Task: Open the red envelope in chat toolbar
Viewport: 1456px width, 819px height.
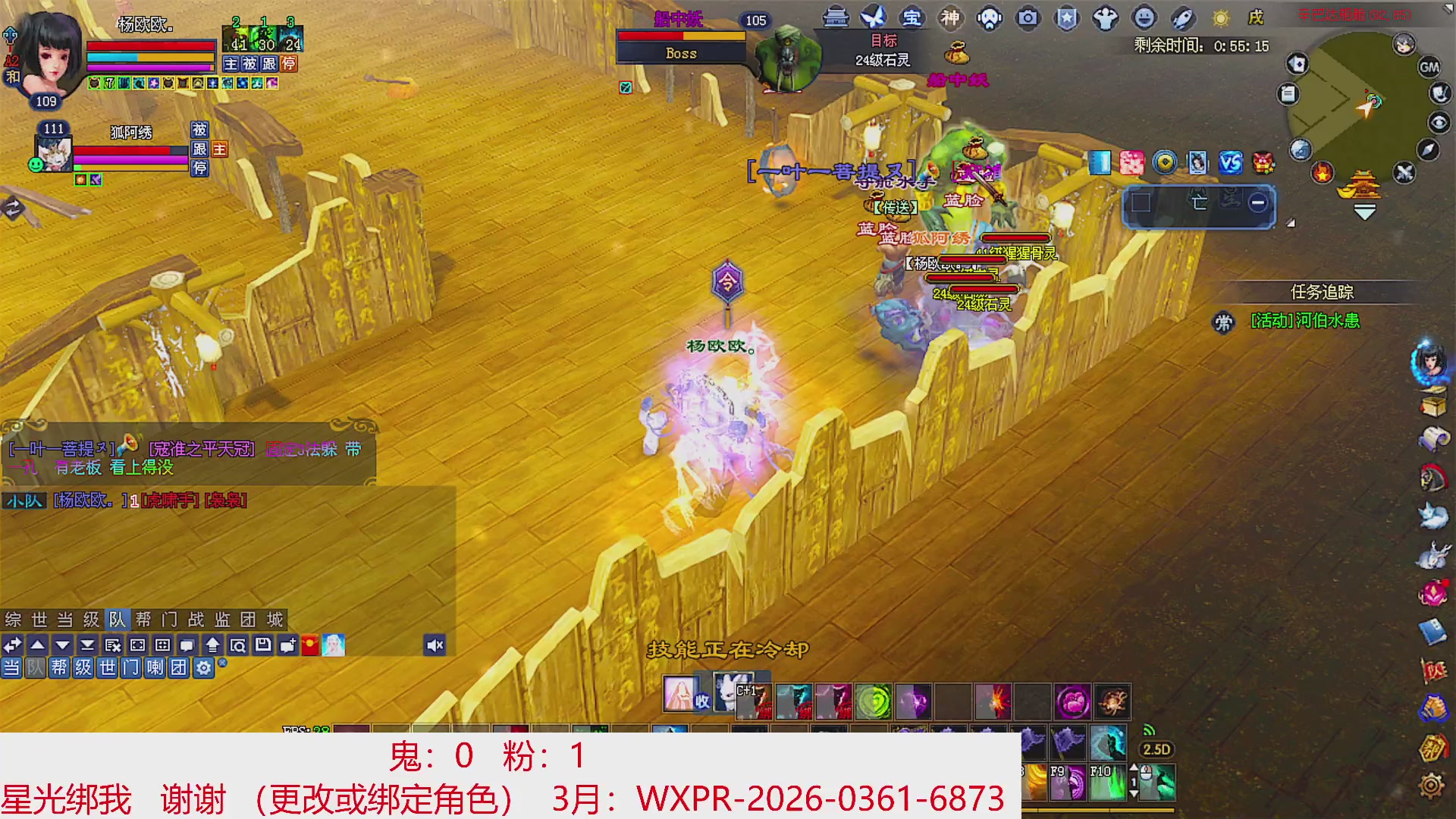Action: (x=310, y=645)
